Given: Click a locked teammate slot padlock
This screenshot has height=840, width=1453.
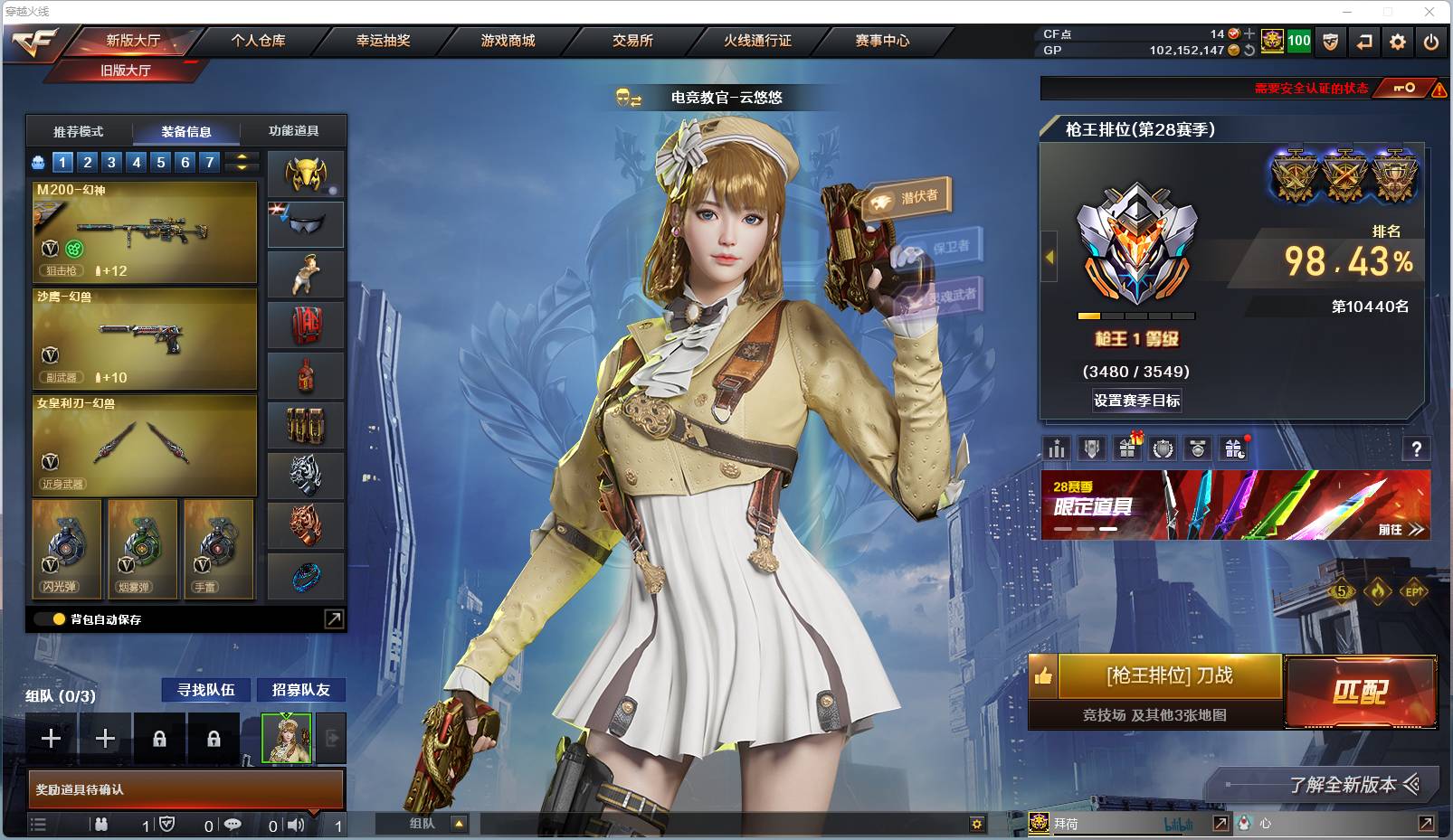Looking at the screenshot, I should pos(160,738).
